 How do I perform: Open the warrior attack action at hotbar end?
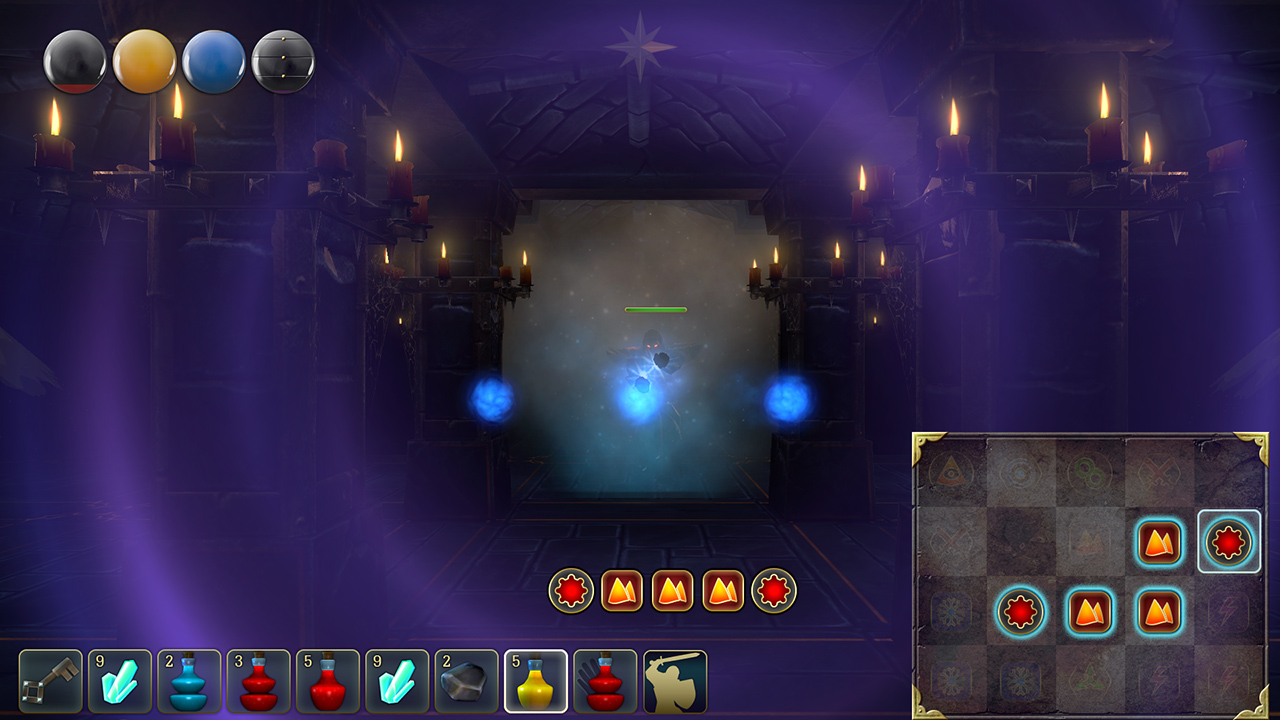click(675, 681)
